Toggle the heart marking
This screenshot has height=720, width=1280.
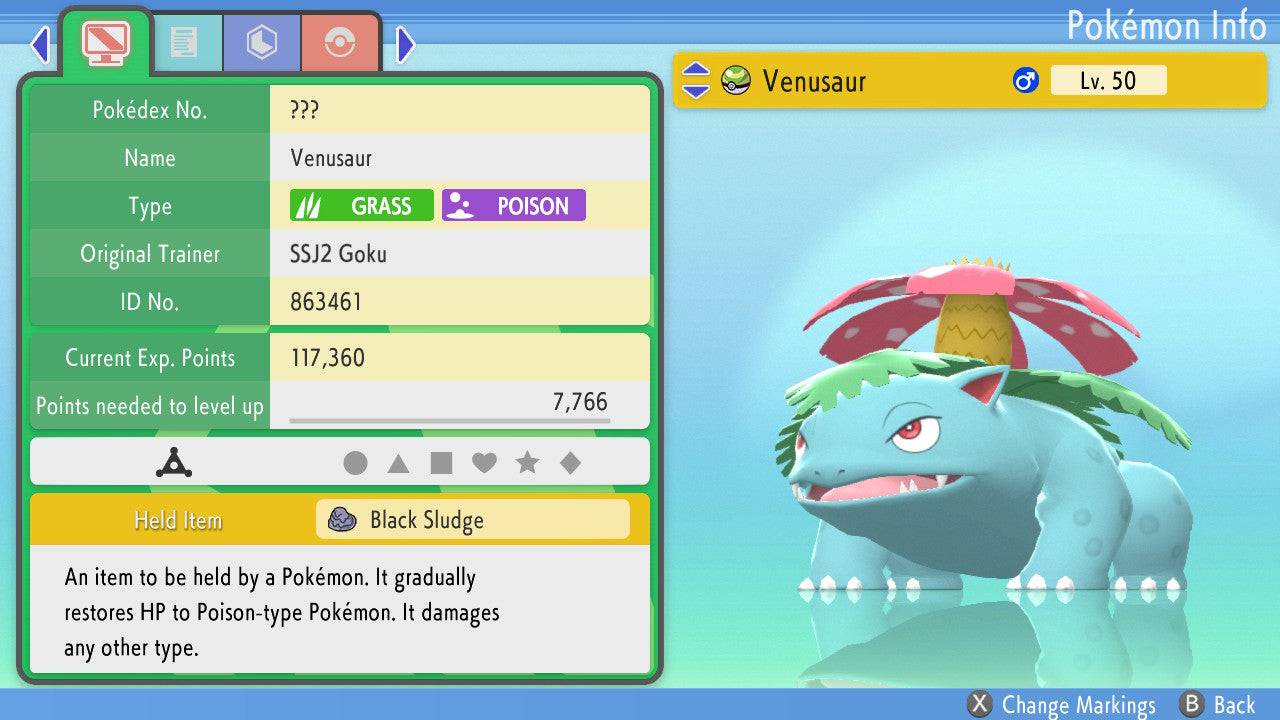484,463
